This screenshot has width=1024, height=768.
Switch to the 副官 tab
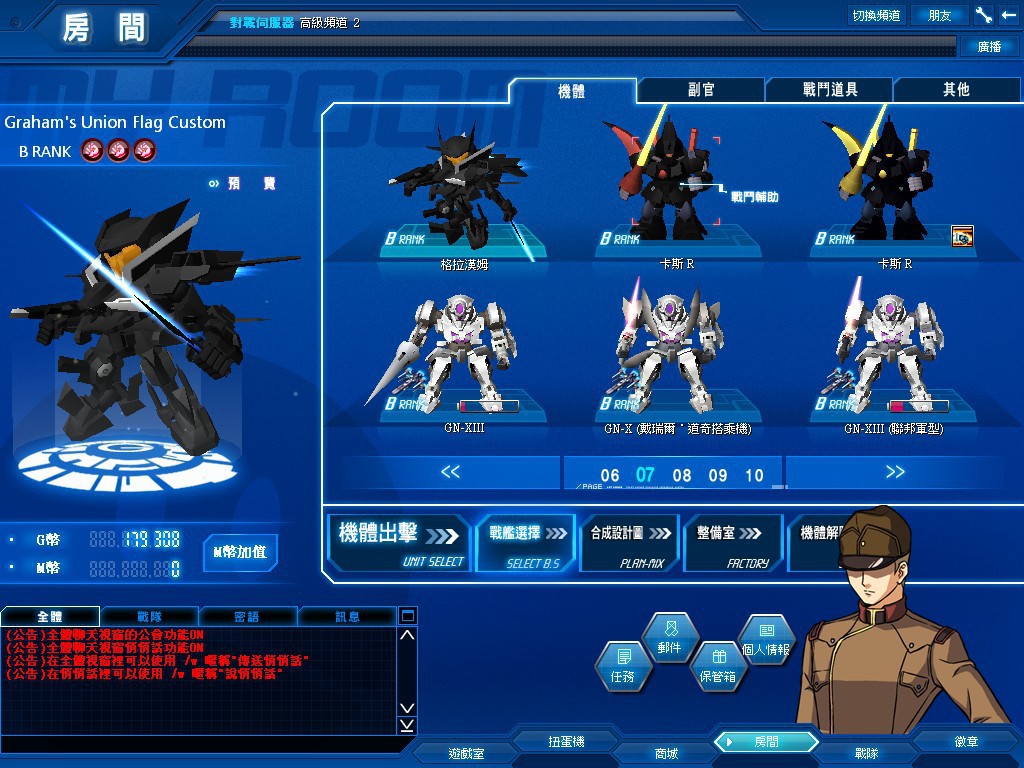point(700,90)
